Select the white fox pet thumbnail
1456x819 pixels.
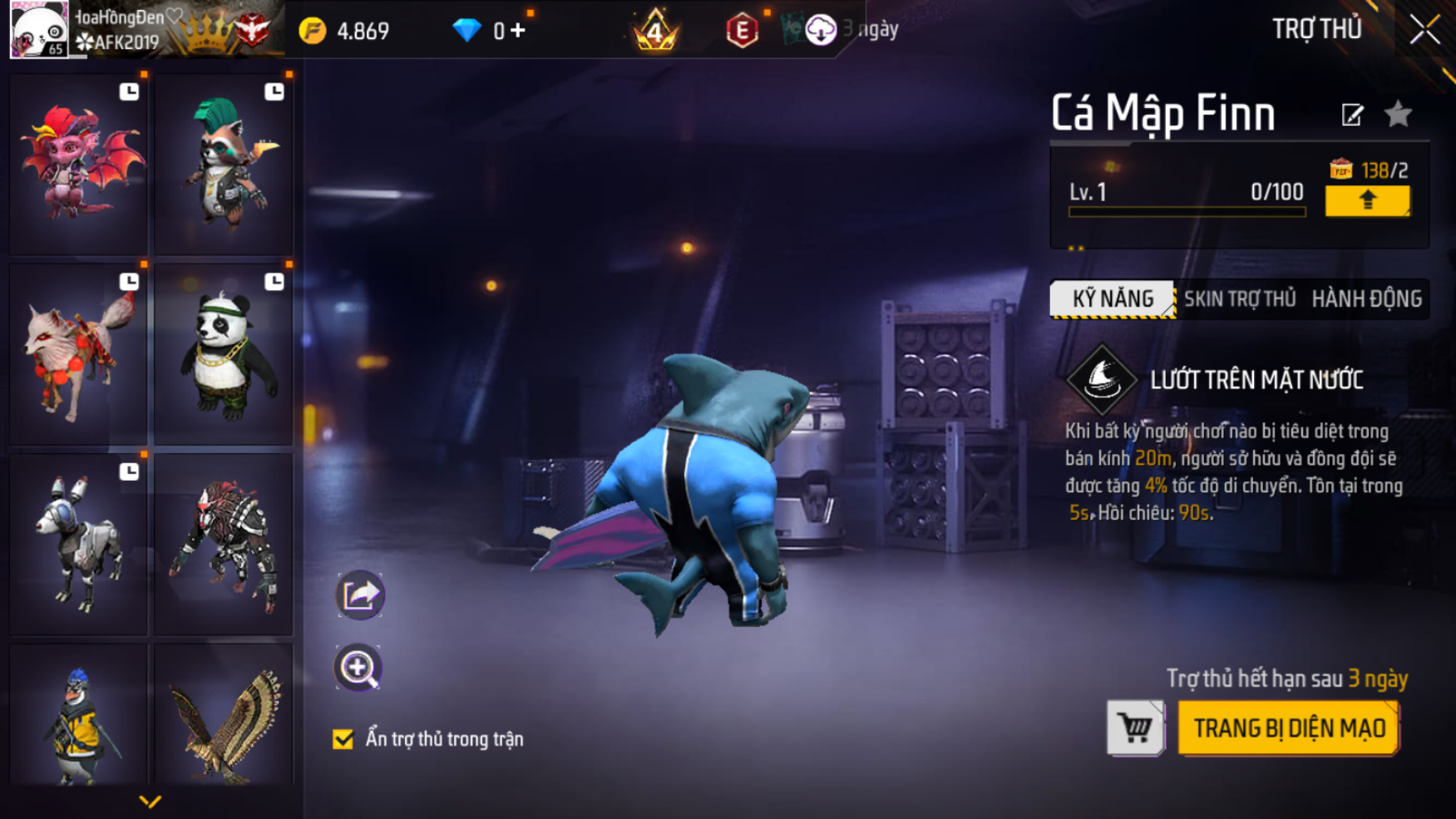(79, 353)
